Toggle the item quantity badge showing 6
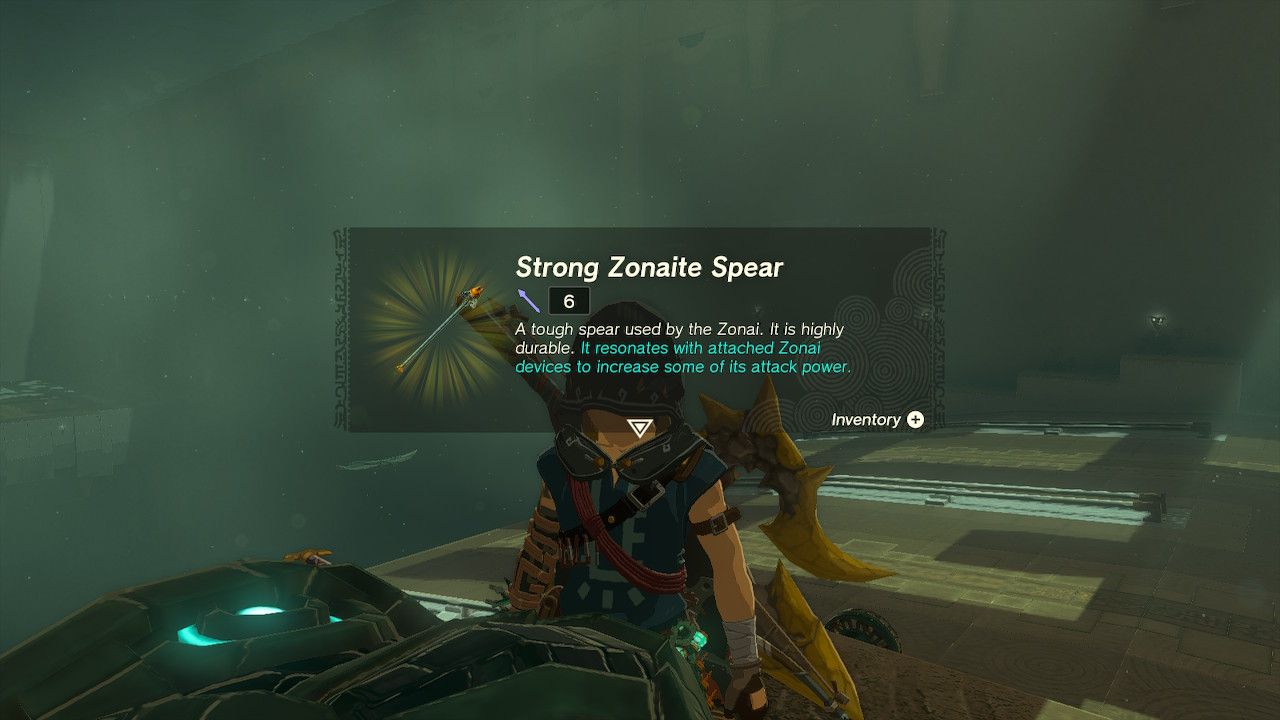This screenshot has width=1280, height=720. 567,301
